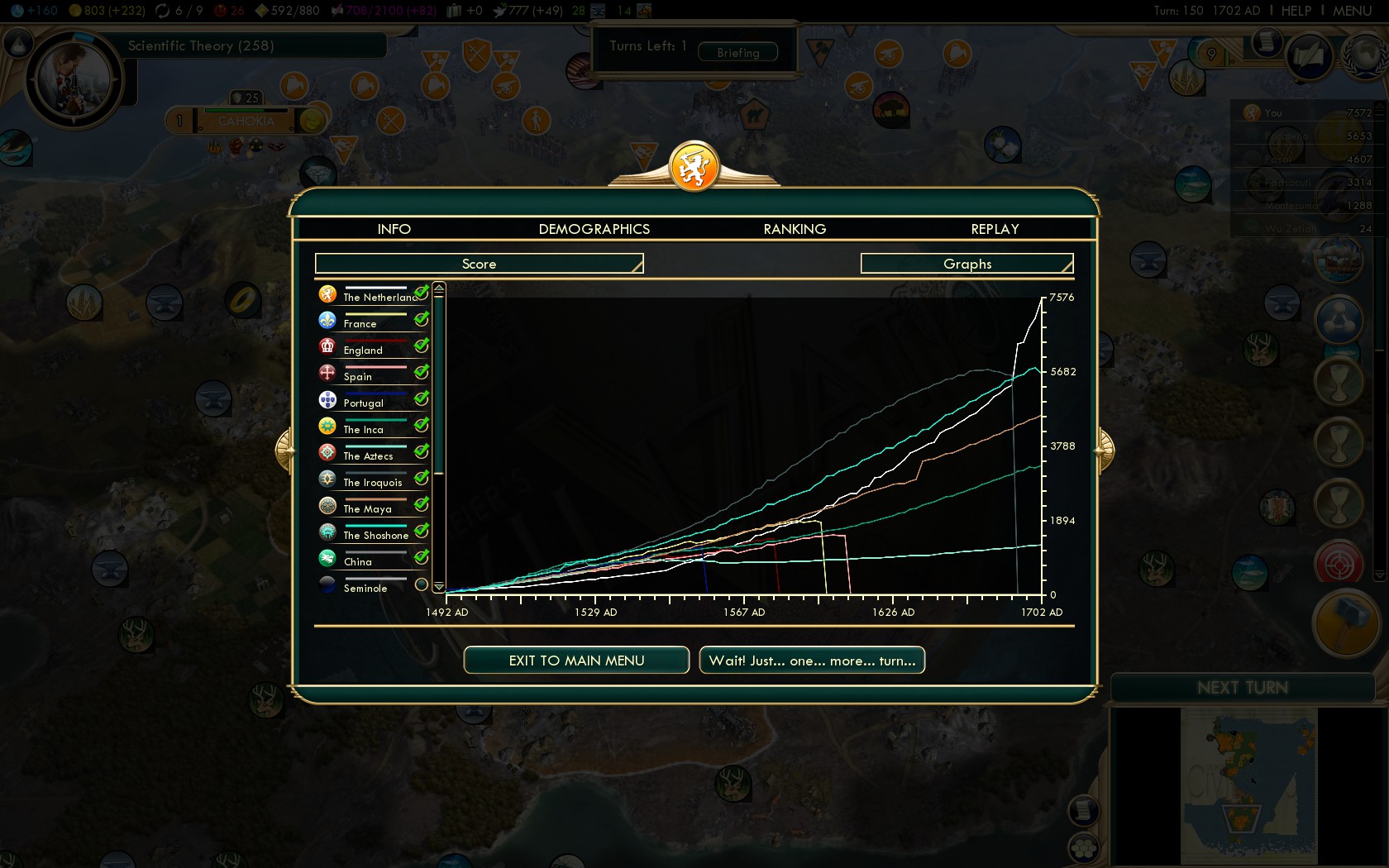Open the Score dropdown
The height and width of the screenshot is (868, 1389).
point(479,264)
